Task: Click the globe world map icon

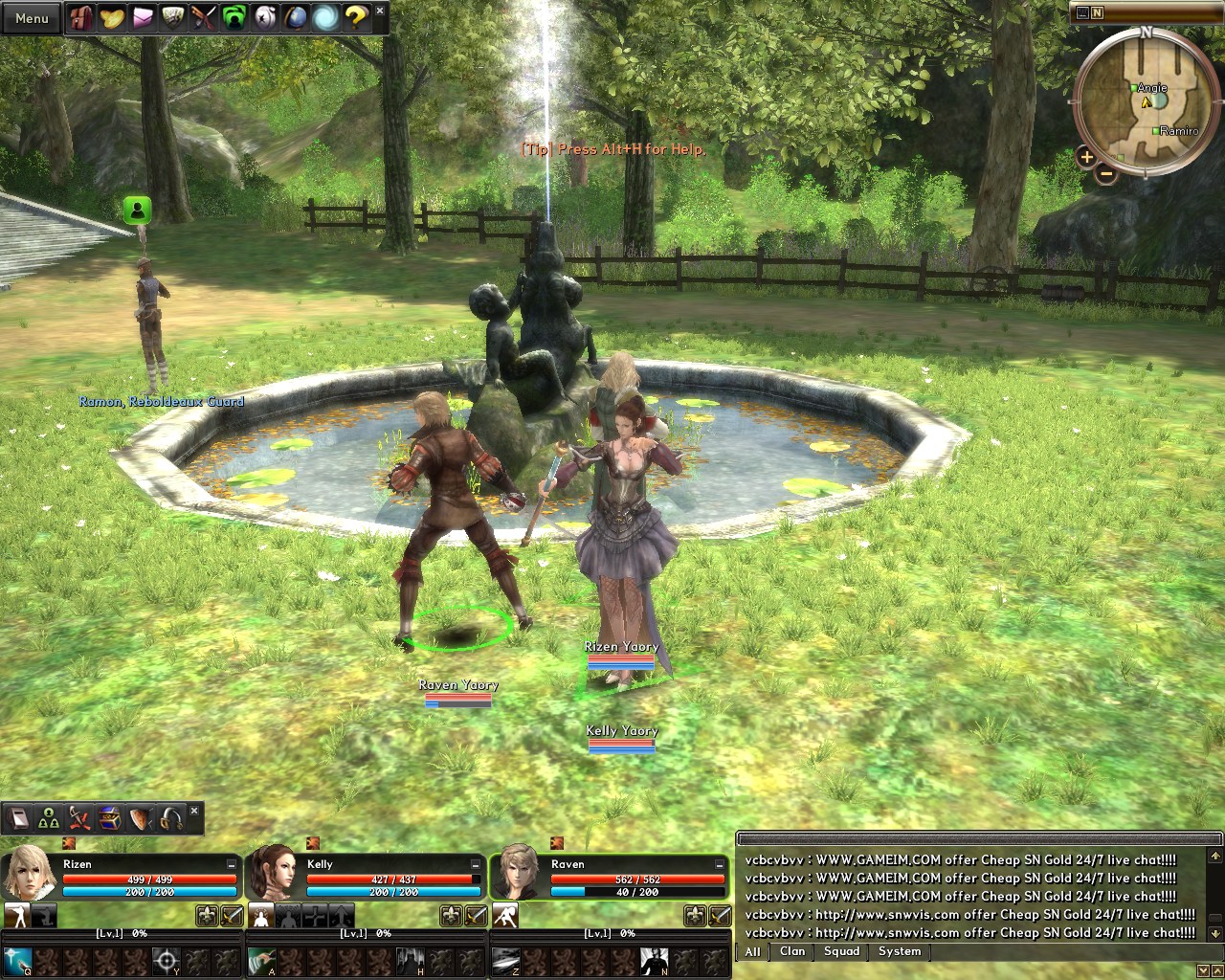Action: [x=297, y=16]
